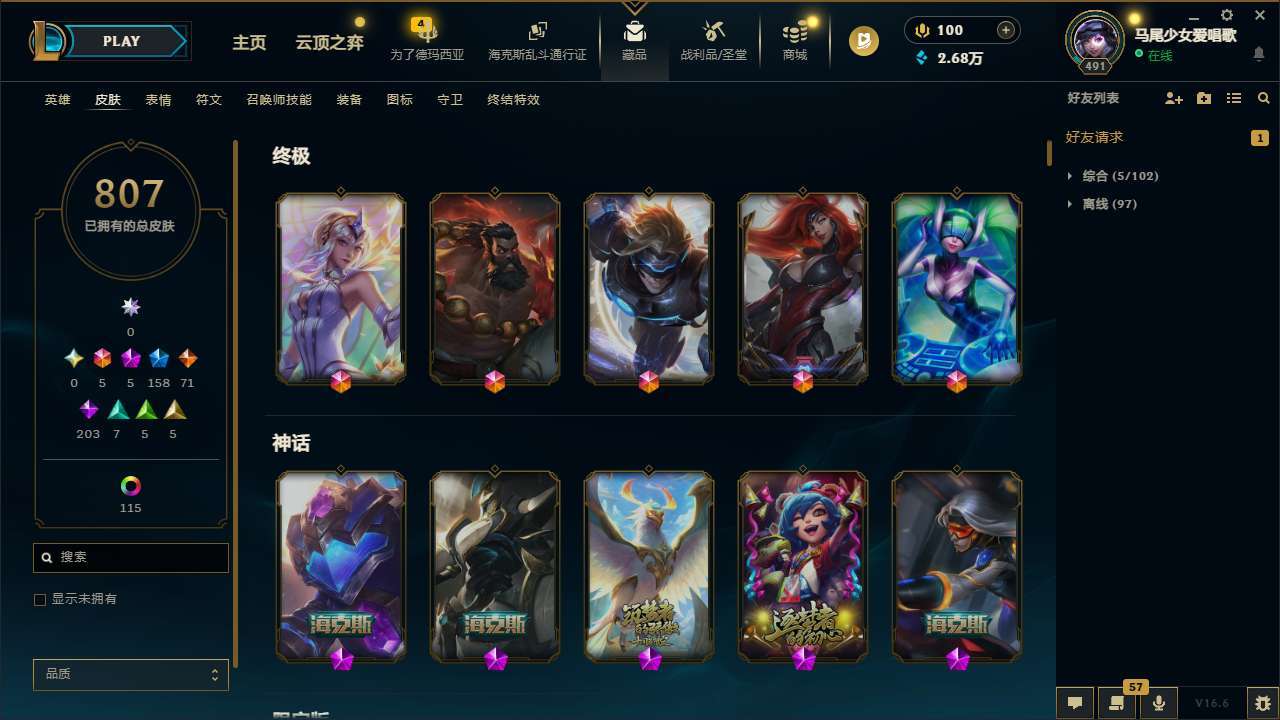The image size is (1280, 720).
Task: Click the 为了德玛西亚 event icon
Action: tap(428, 40)
